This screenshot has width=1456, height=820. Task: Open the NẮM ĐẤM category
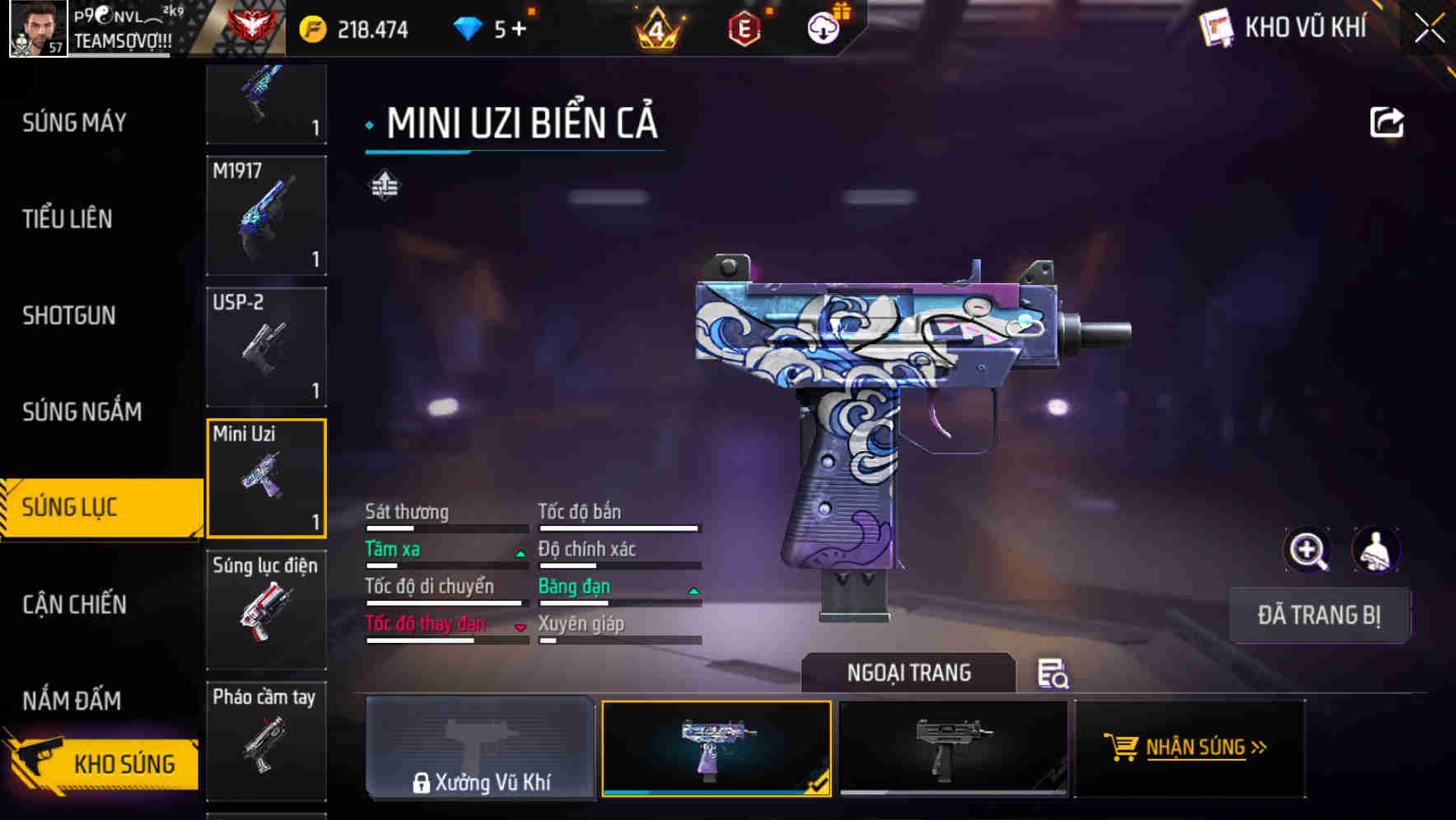pos(72,701)
